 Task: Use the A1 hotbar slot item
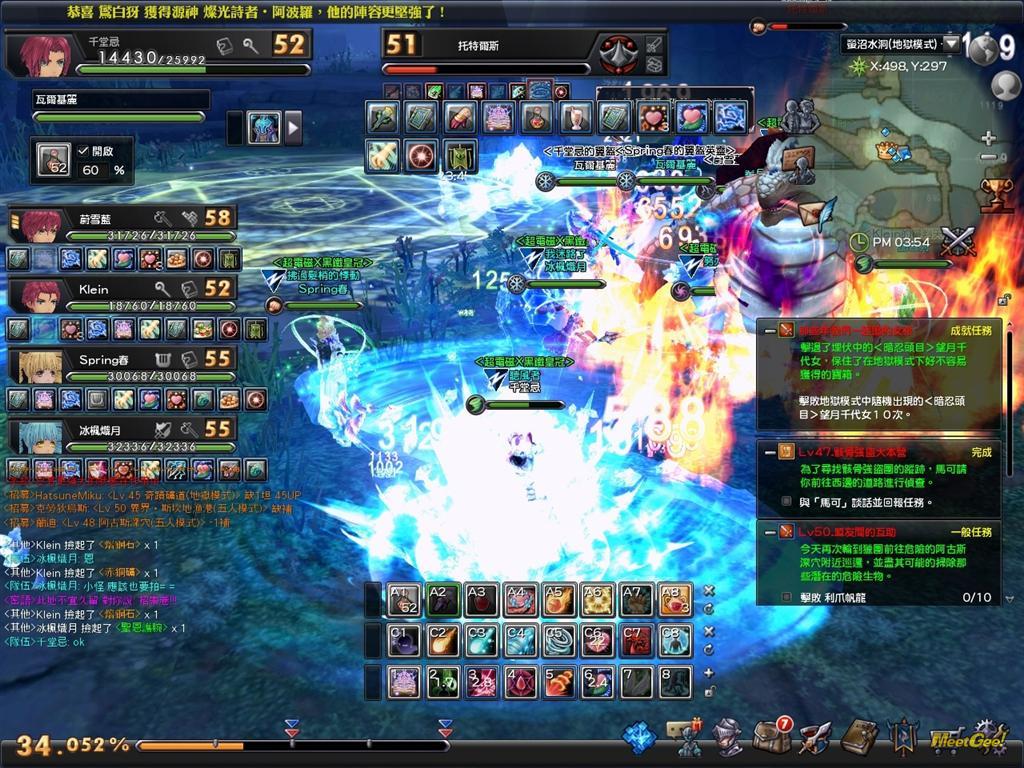[404, 600]
